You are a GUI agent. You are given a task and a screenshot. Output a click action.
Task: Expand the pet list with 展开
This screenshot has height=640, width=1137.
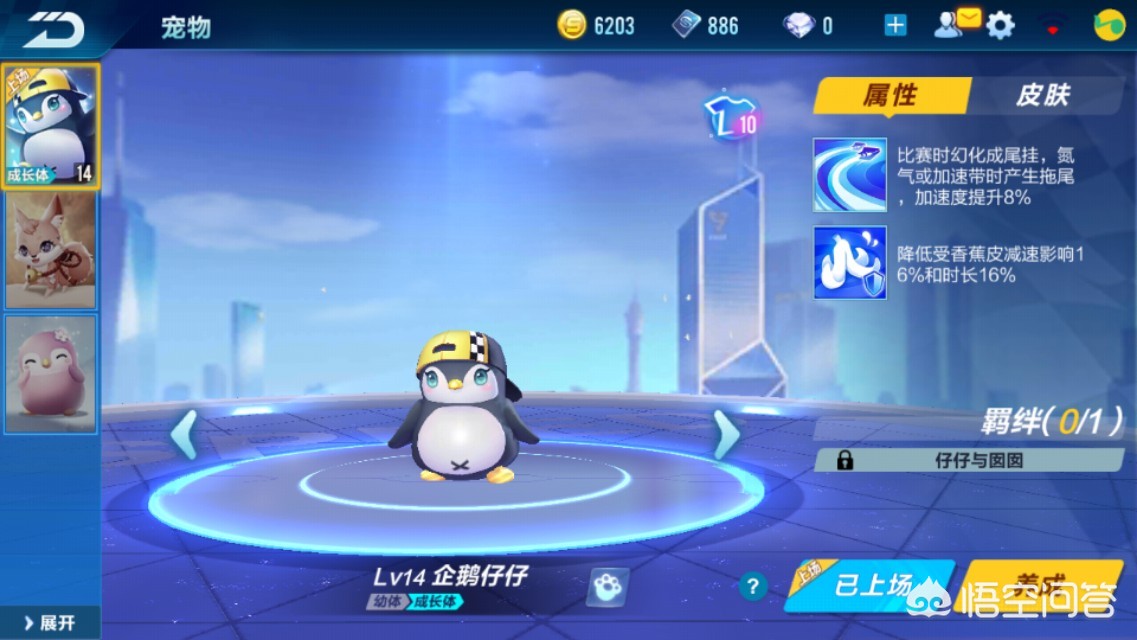click(50, 623)
